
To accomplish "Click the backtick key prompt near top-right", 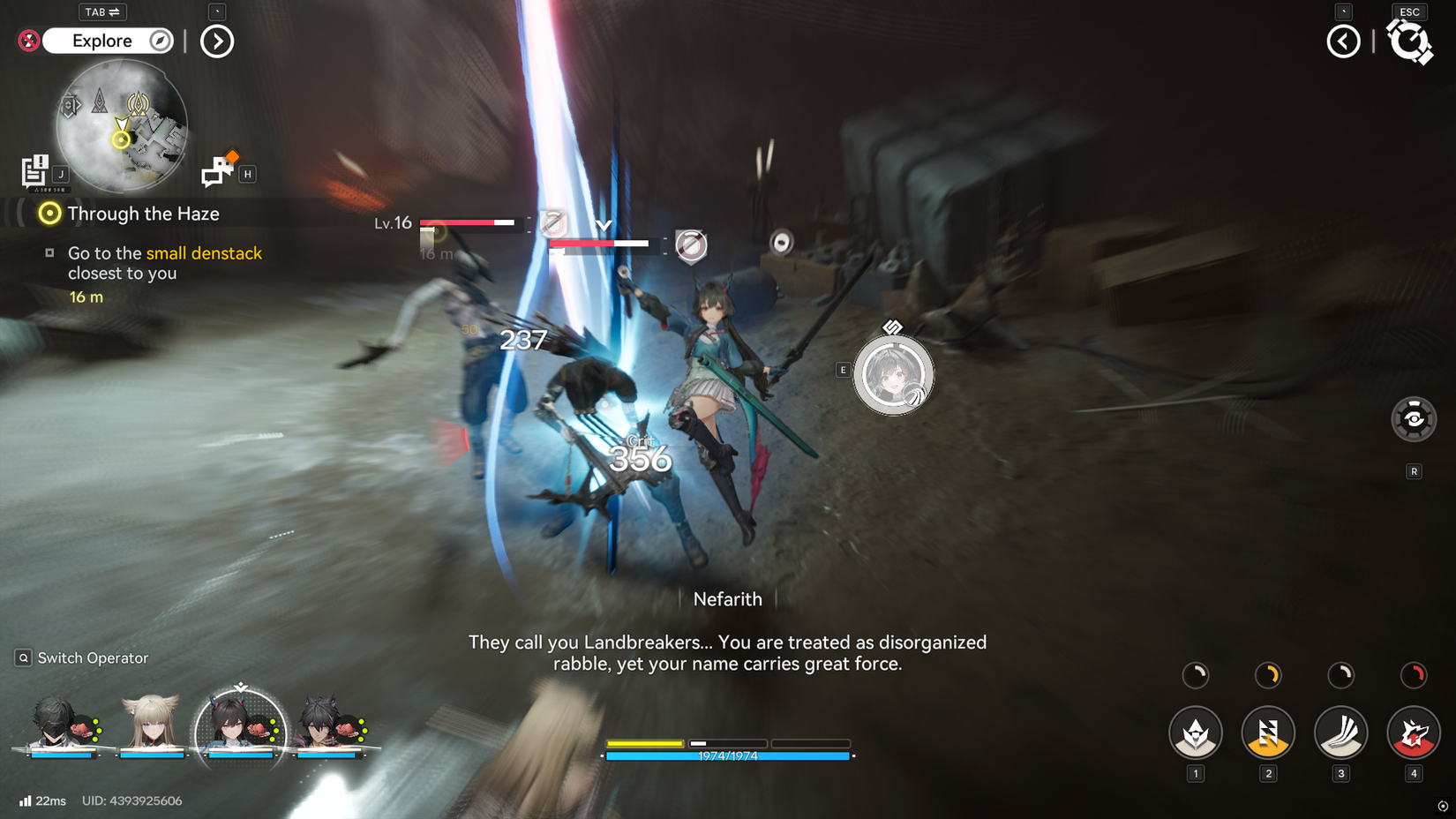I will [1342, 11].
